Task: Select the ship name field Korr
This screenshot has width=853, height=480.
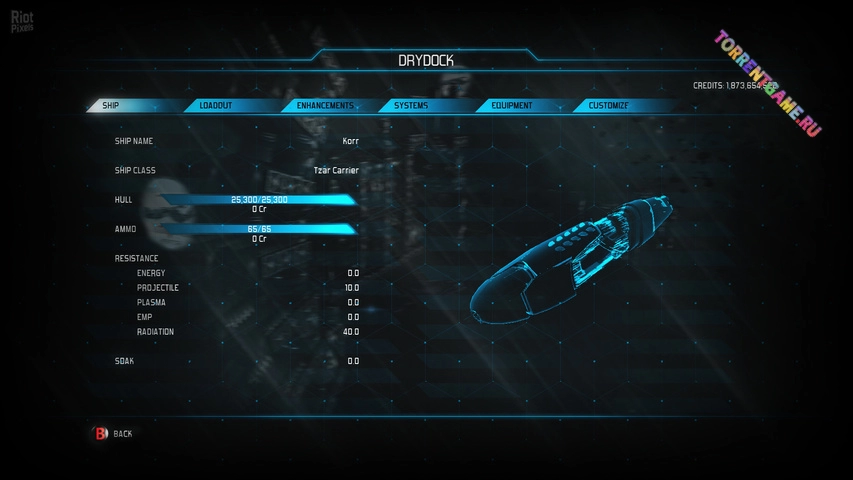Action: point(350,141)
